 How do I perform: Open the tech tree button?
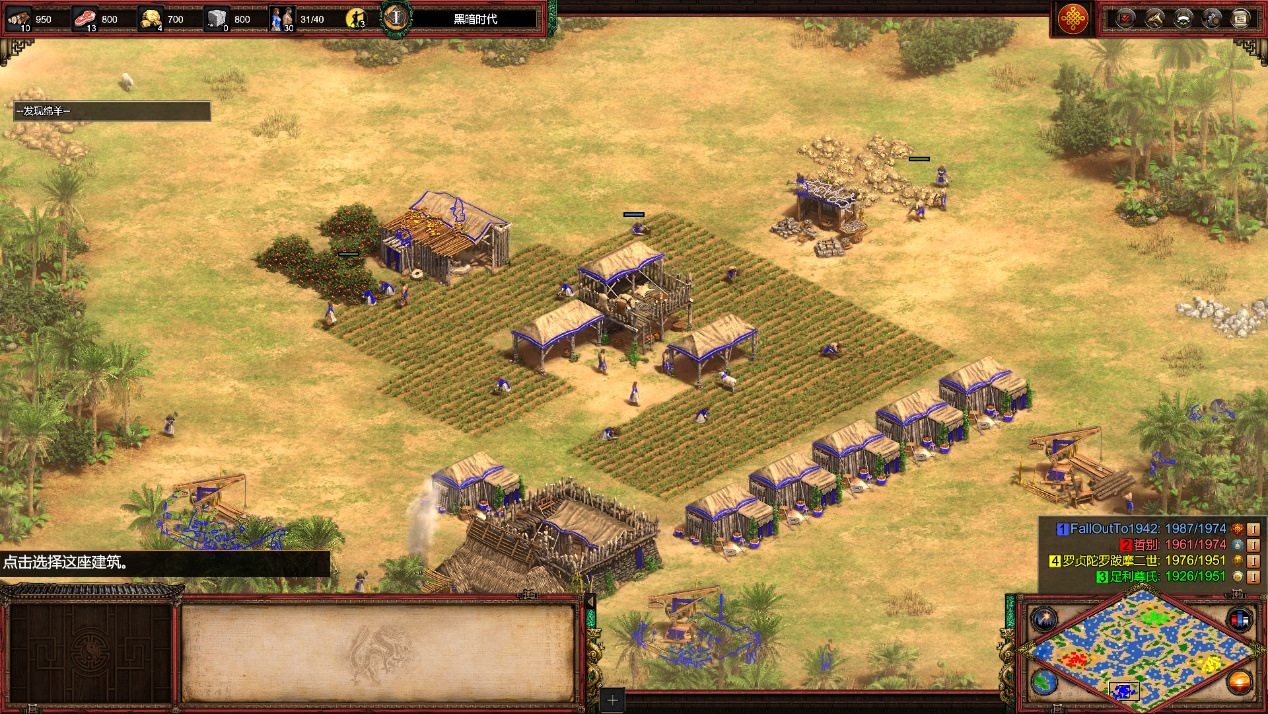click(x=1154, y=18)
